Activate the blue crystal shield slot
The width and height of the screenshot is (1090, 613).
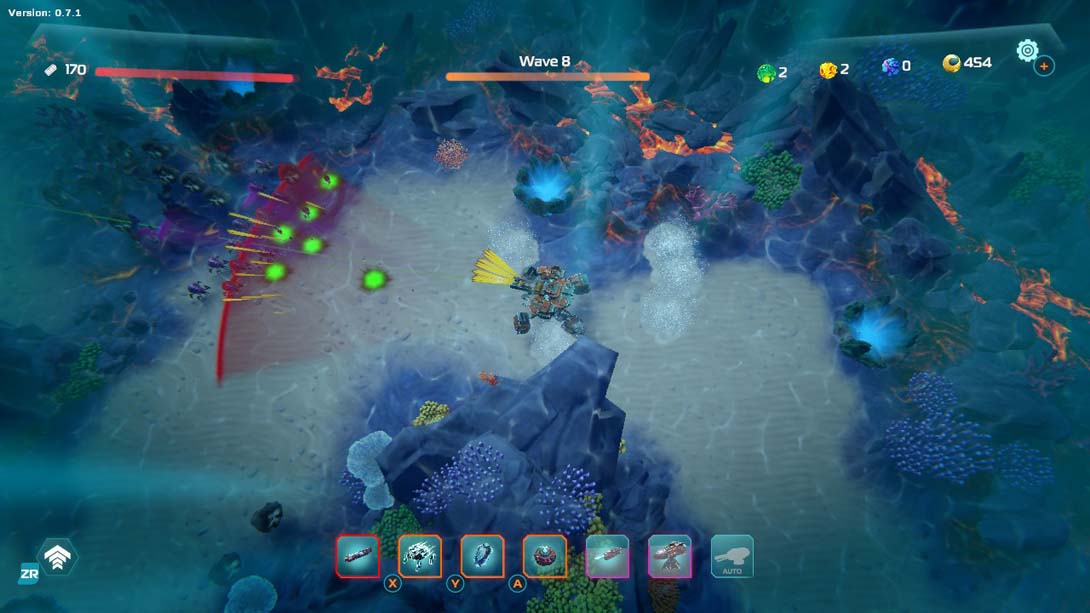(482, 557)
